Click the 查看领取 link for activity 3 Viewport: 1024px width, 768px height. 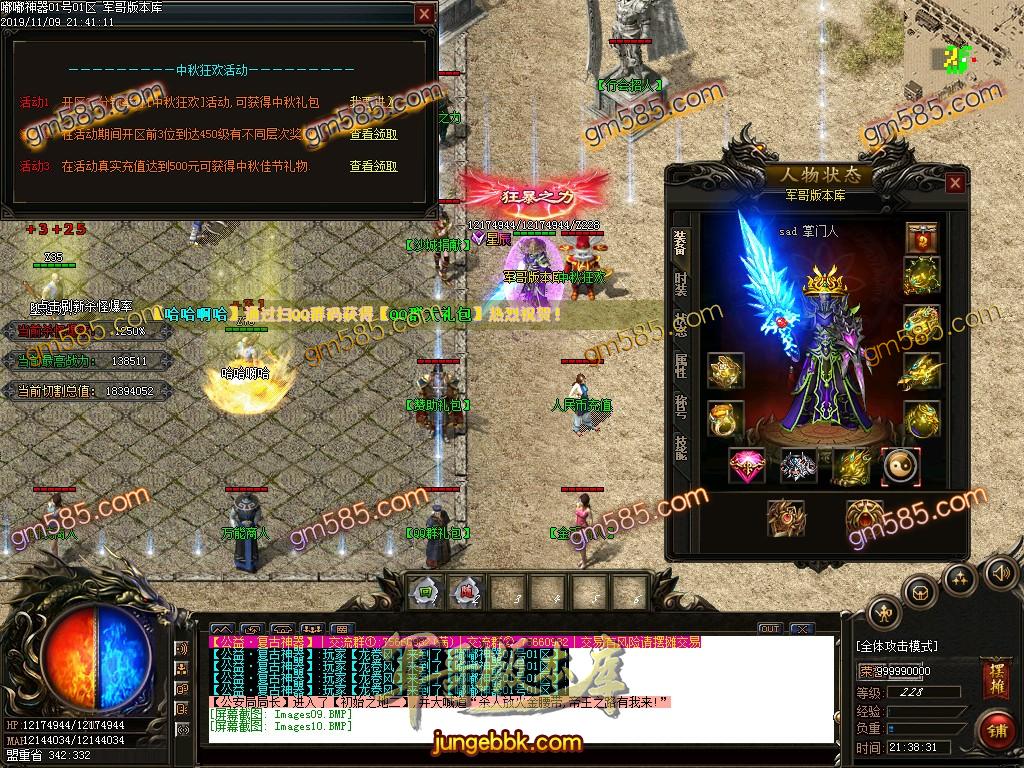tap(373, 166)
